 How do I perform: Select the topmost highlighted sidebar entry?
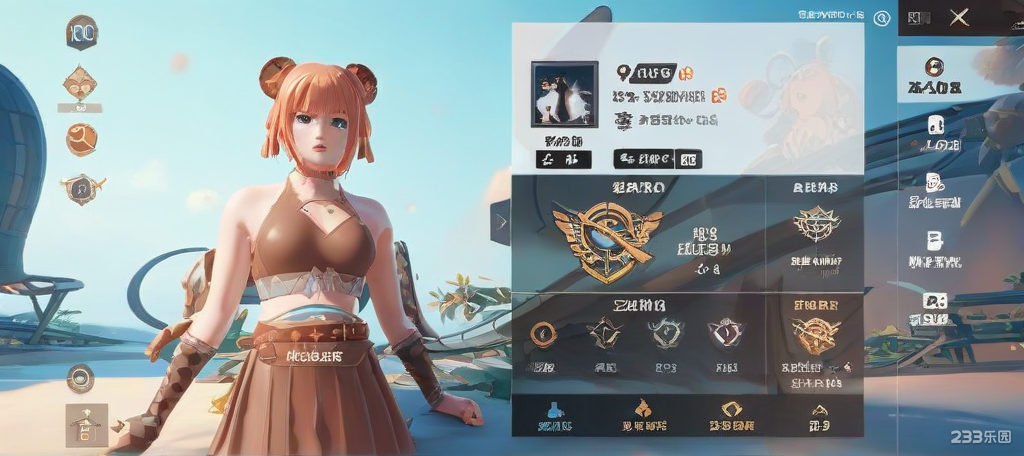[934, 74]
